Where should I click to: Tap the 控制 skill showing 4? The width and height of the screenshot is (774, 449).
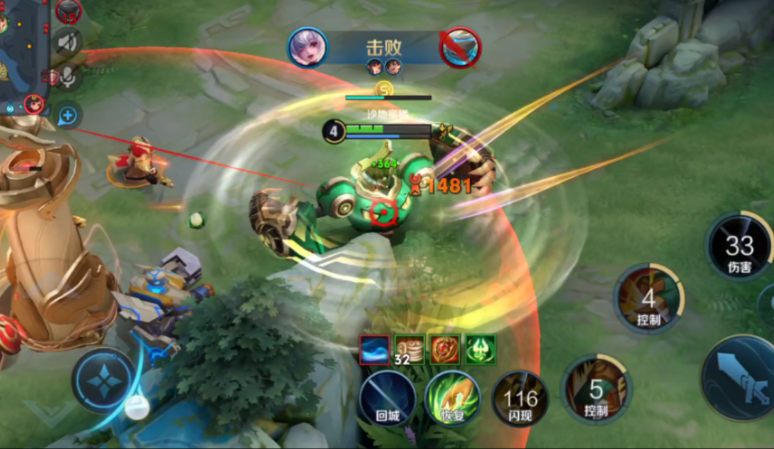pyautogui.click(x=648, y=299)
